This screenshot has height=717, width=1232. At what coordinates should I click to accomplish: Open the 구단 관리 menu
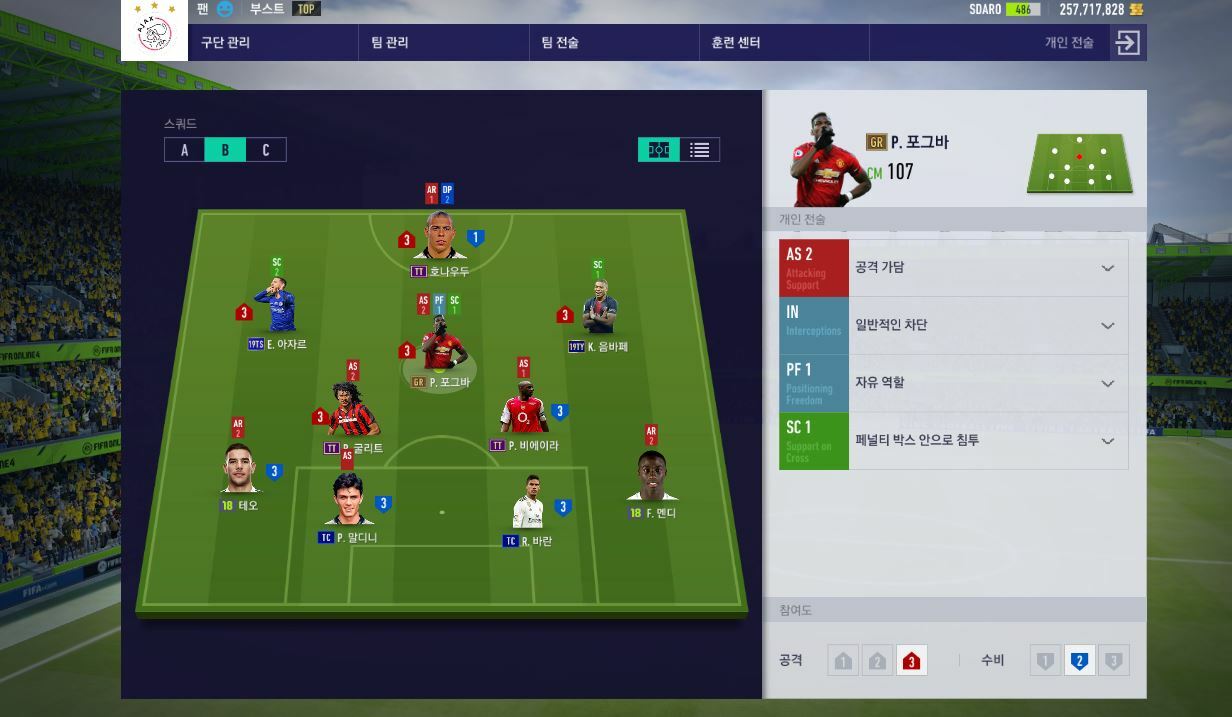pos(226,42)
